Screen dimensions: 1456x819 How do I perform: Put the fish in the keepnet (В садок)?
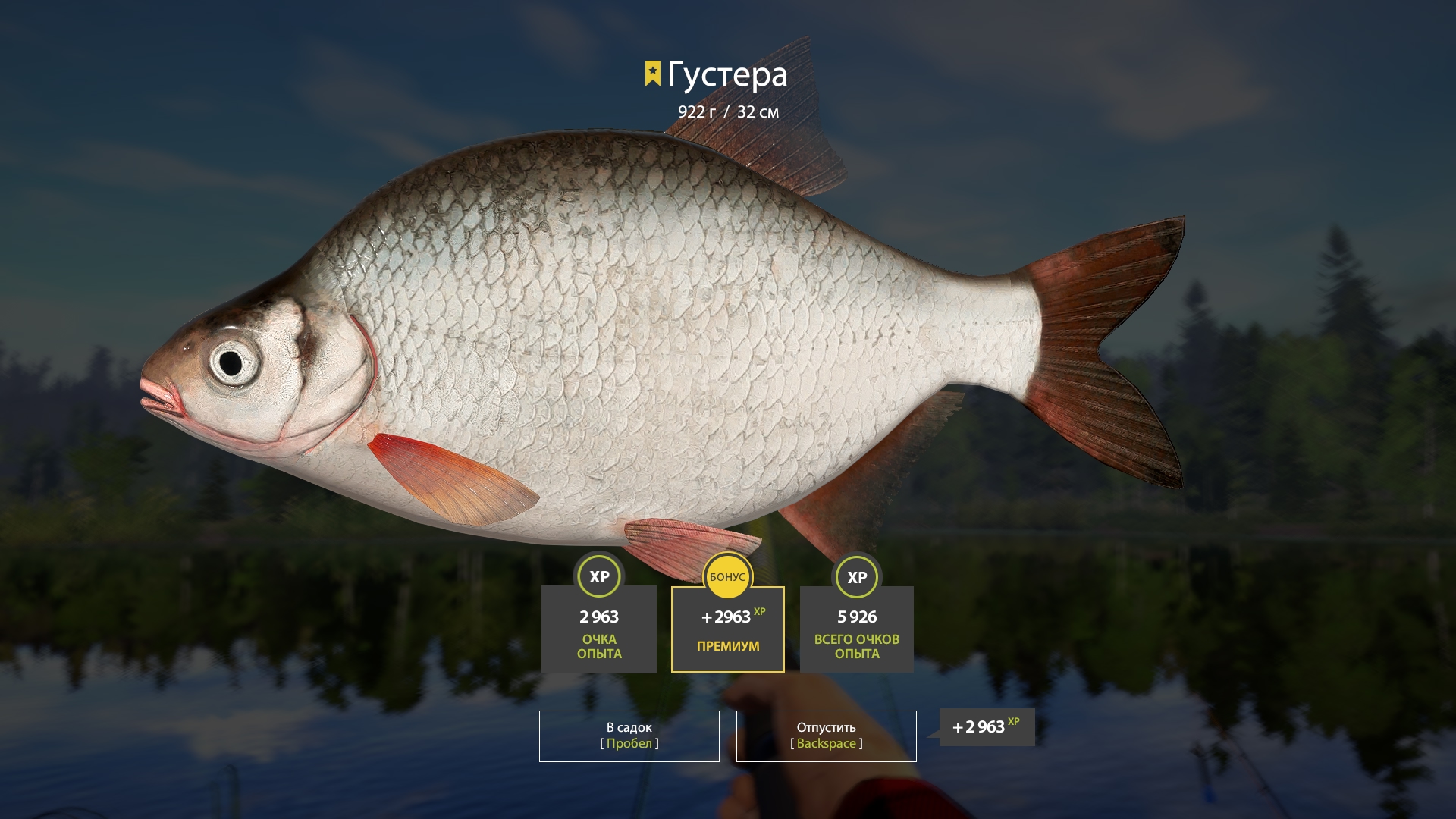[x=629, y=736]
